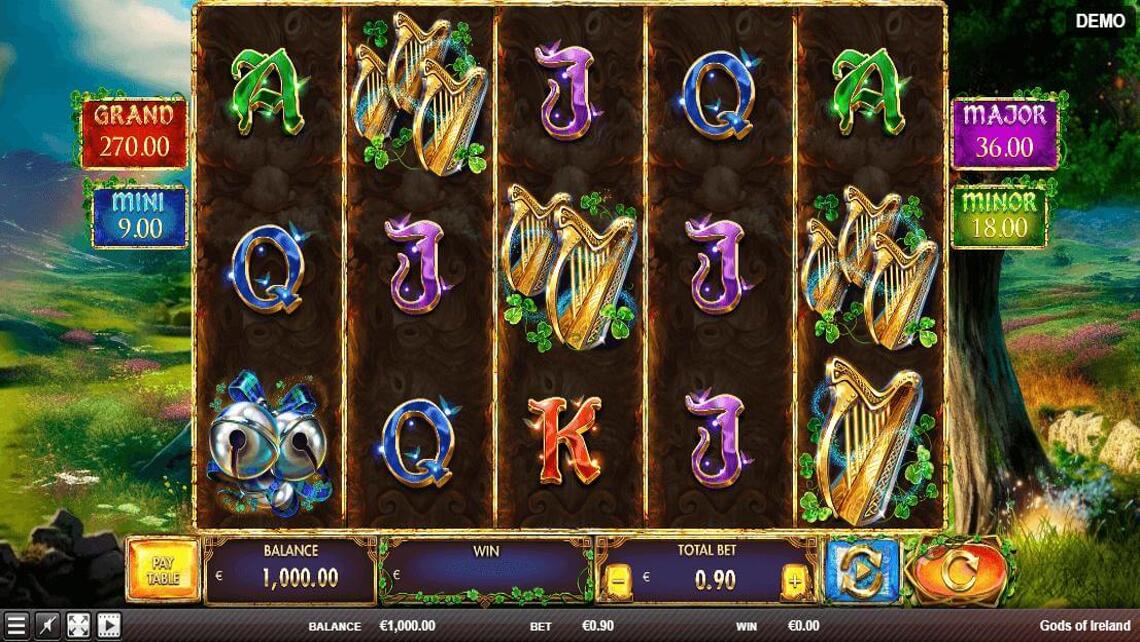This screenshot has height=642, width=1140.
Task: Start autoplay with the blue button
Action: click(860, 571)
